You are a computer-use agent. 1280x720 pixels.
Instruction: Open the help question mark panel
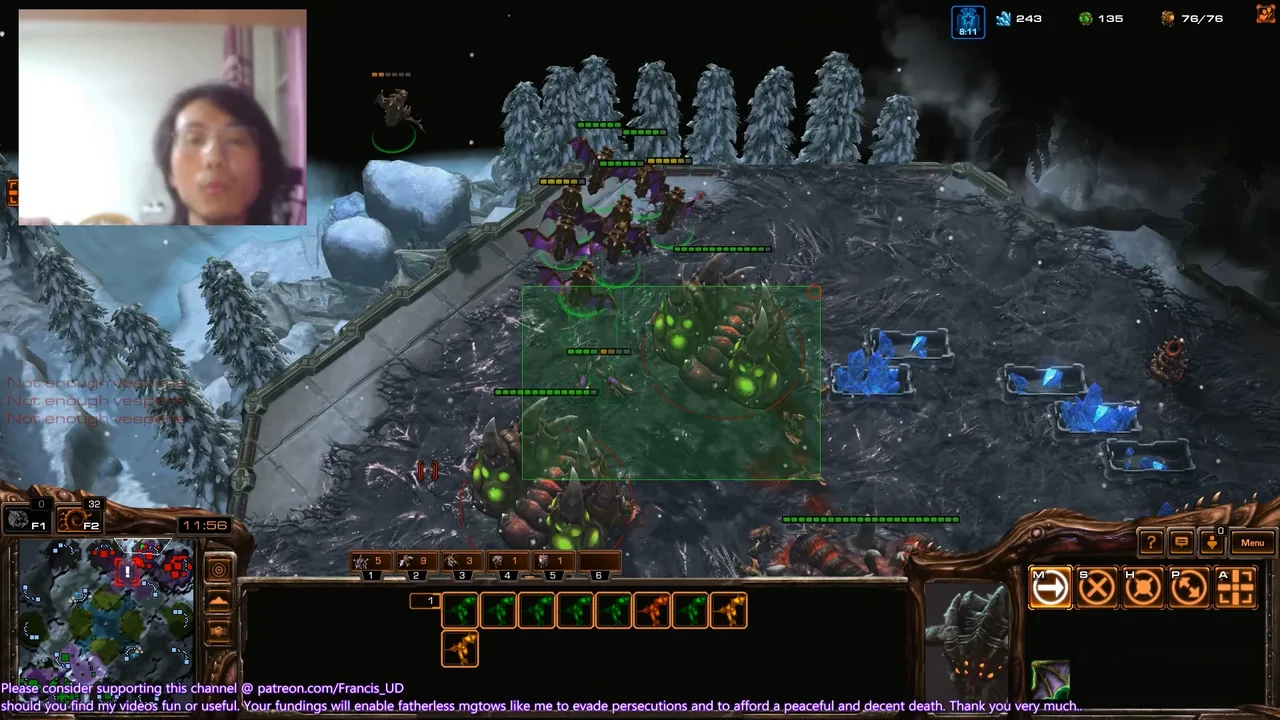point(1151,543)
